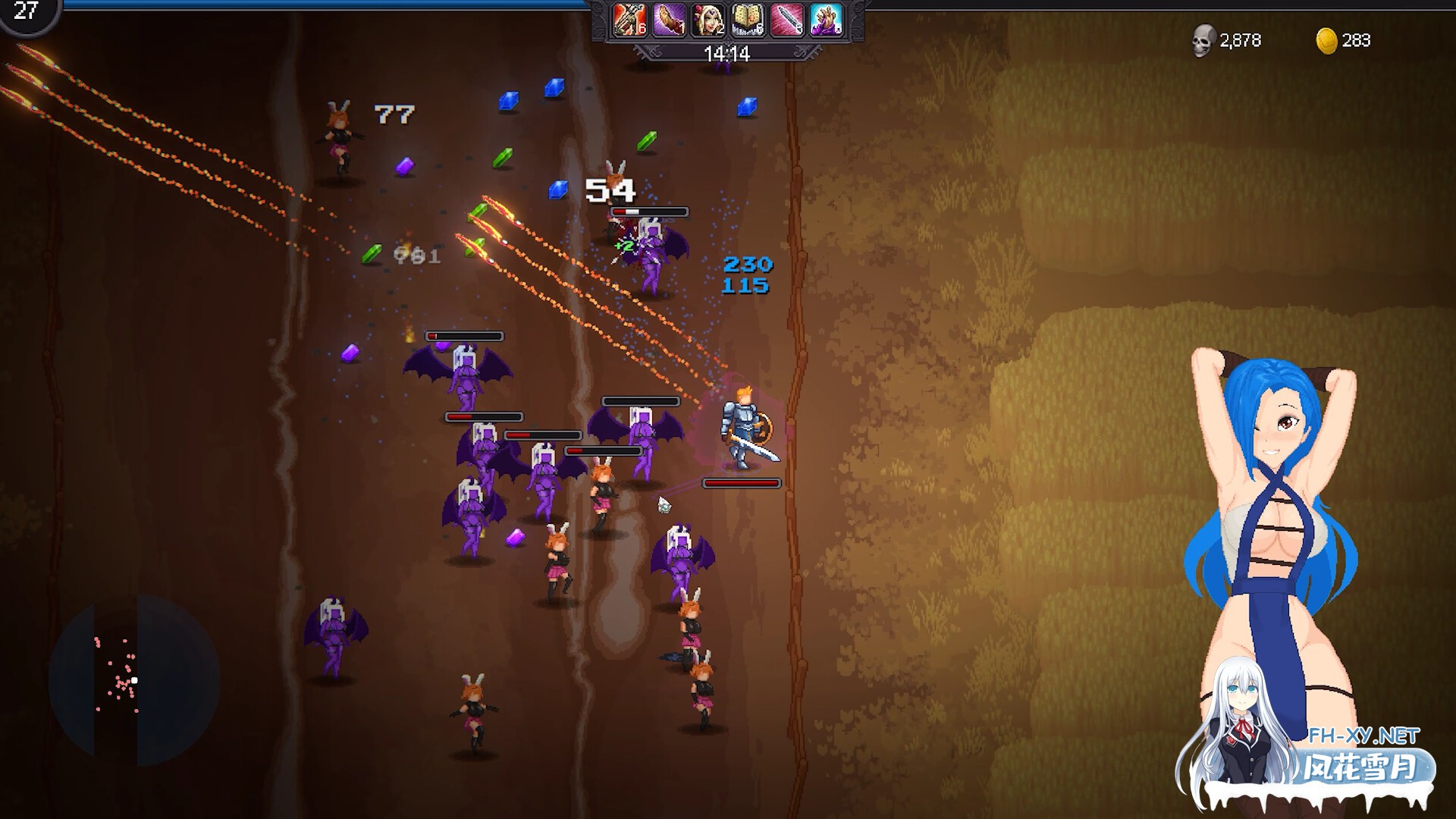Image resolution: width=1456 pixels, height=819 pixels.
Task: Click the raised hand skill icon
Action: pos(826,20)
